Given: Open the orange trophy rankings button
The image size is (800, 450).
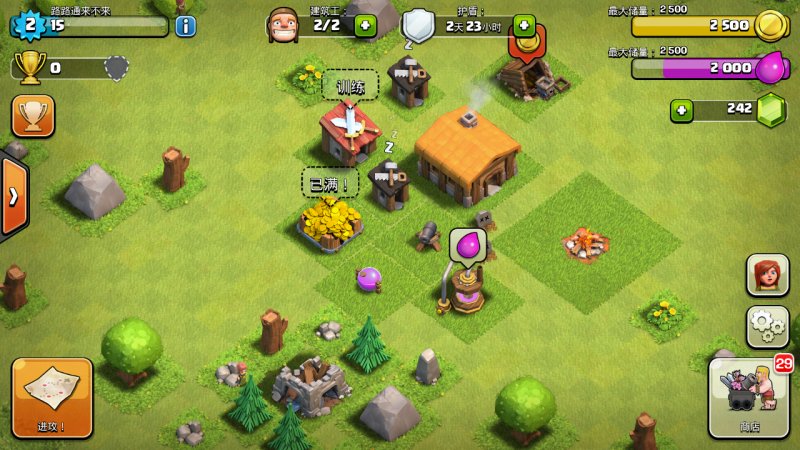Looking at the screenshot, I should (x=33, y=116).
